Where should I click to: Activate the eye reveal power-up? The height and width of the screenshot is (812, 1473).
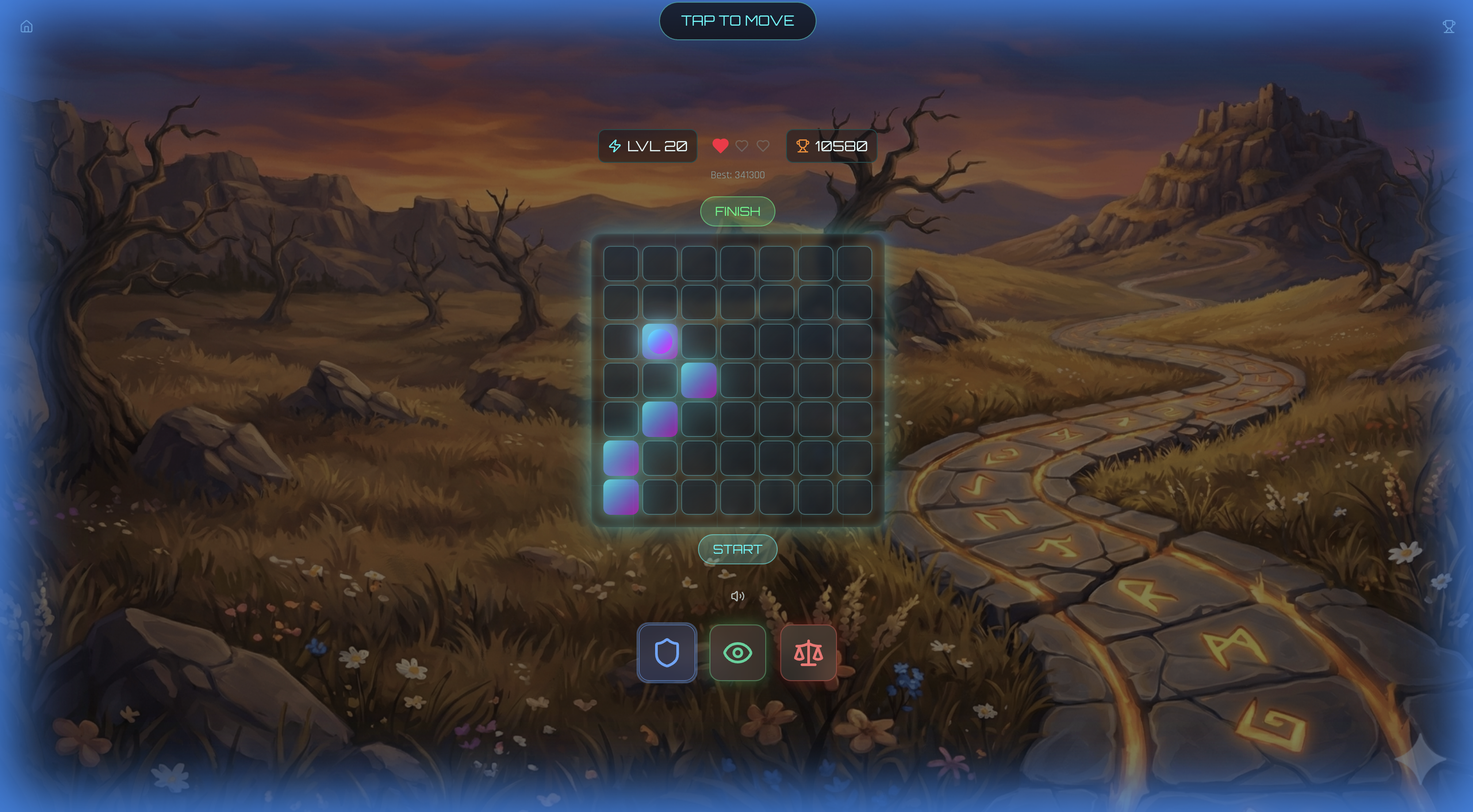pyautogui.click(x=737, y=652)
